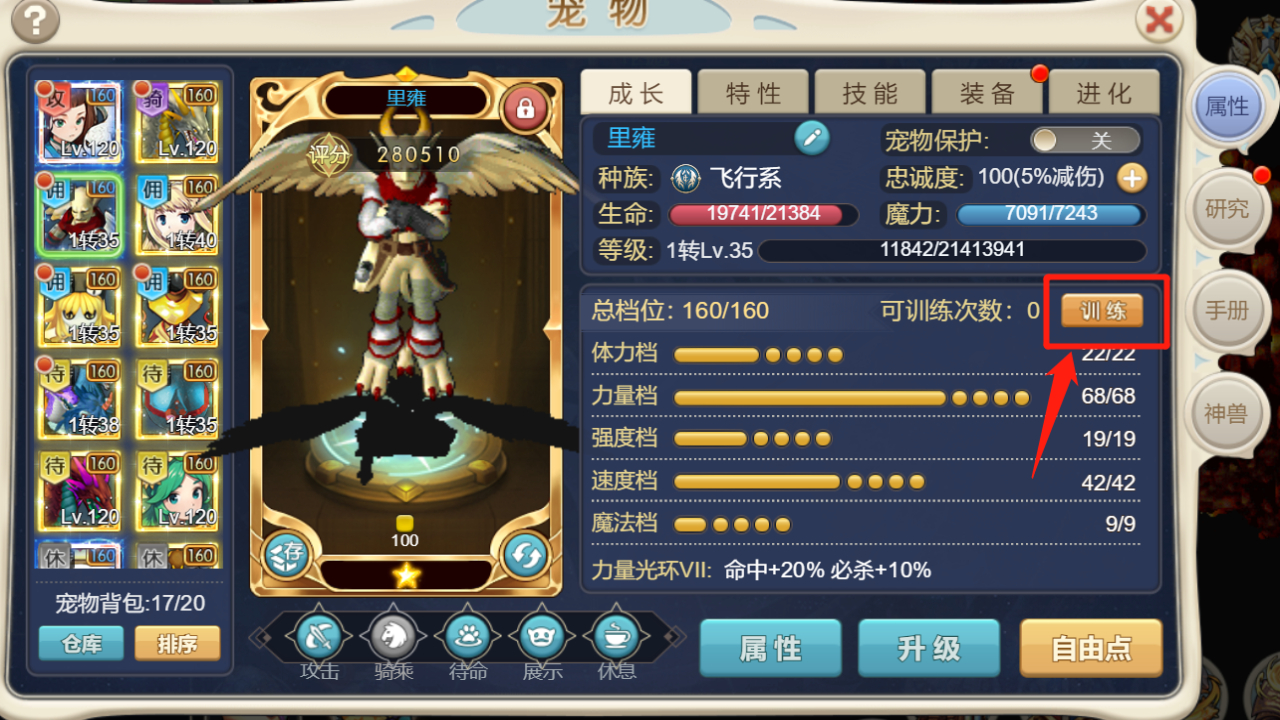This screenshot has width=1280, height=720.
Task: Set pet to 待命 standby mode
Action: (x=467, y=635)
